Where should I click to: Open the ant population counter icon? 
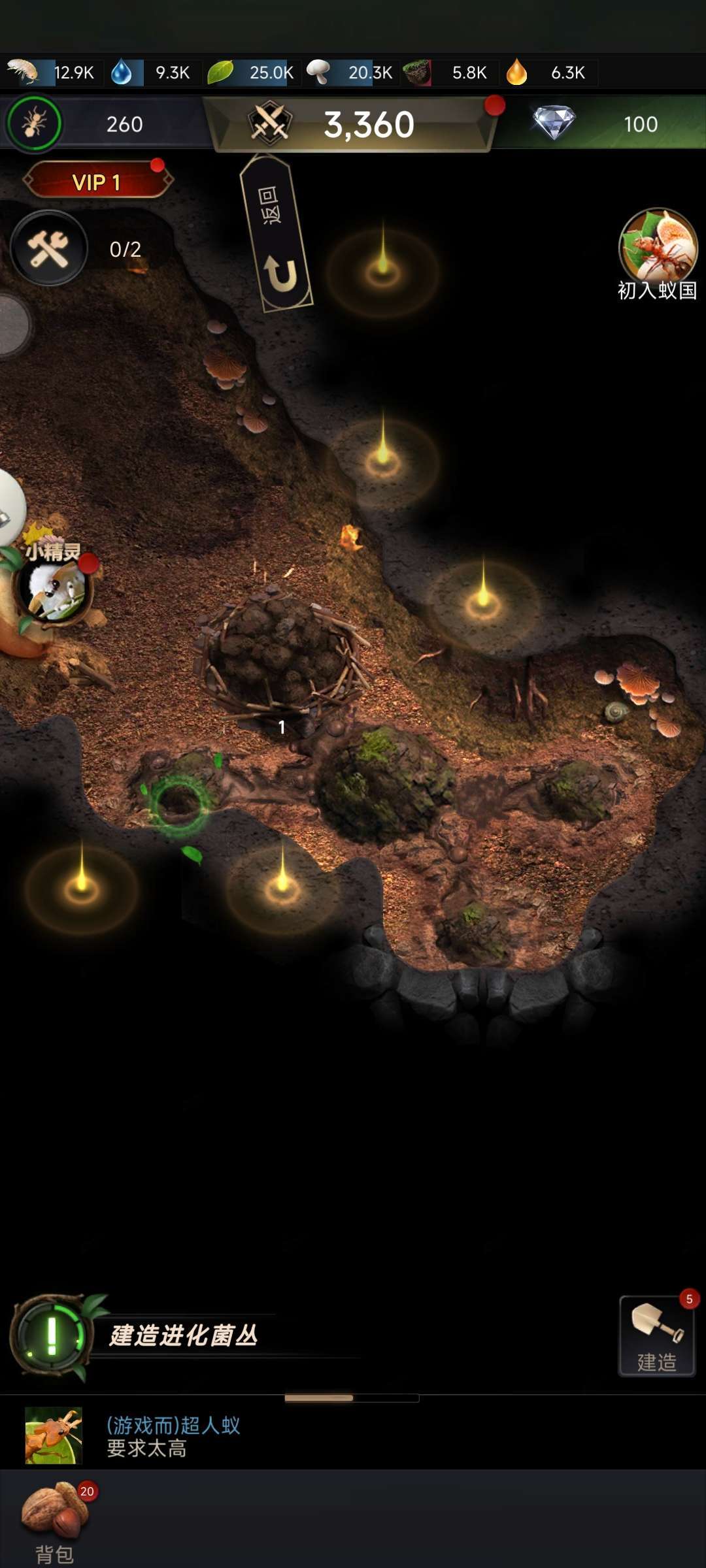[35, 123]
